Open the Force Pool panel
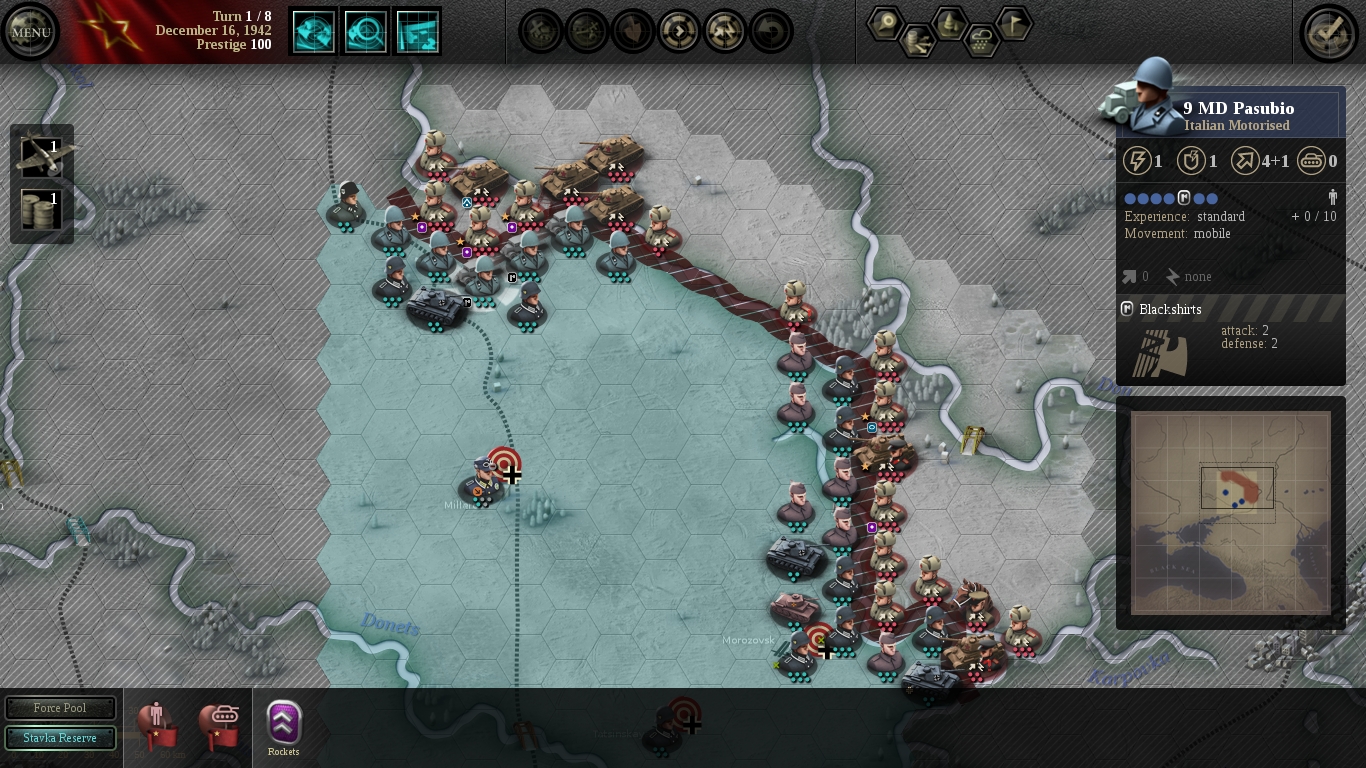 (60, 708)
